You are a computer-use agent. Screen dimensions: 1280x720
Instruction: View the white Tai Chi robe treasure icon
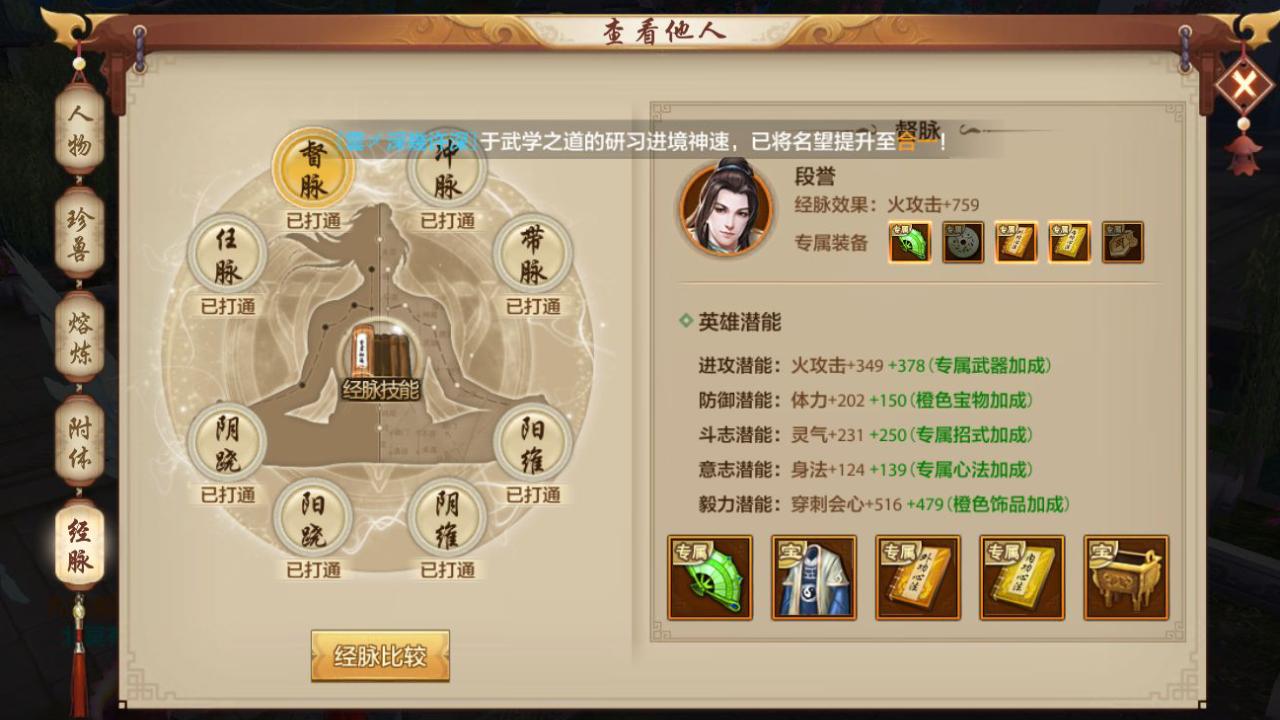point(814,578)
